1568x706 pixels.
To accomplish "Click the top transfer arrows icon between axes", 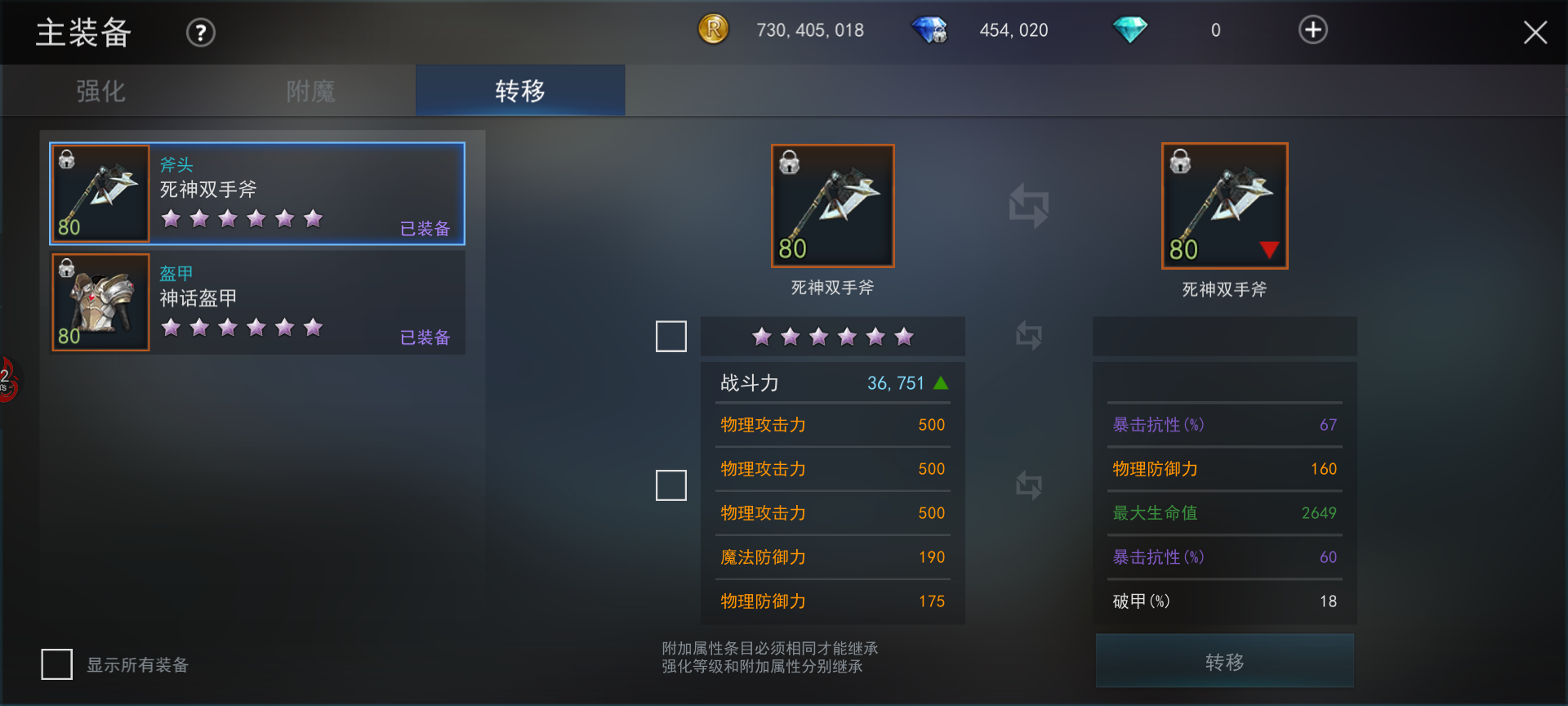I will pos(1027,206).
